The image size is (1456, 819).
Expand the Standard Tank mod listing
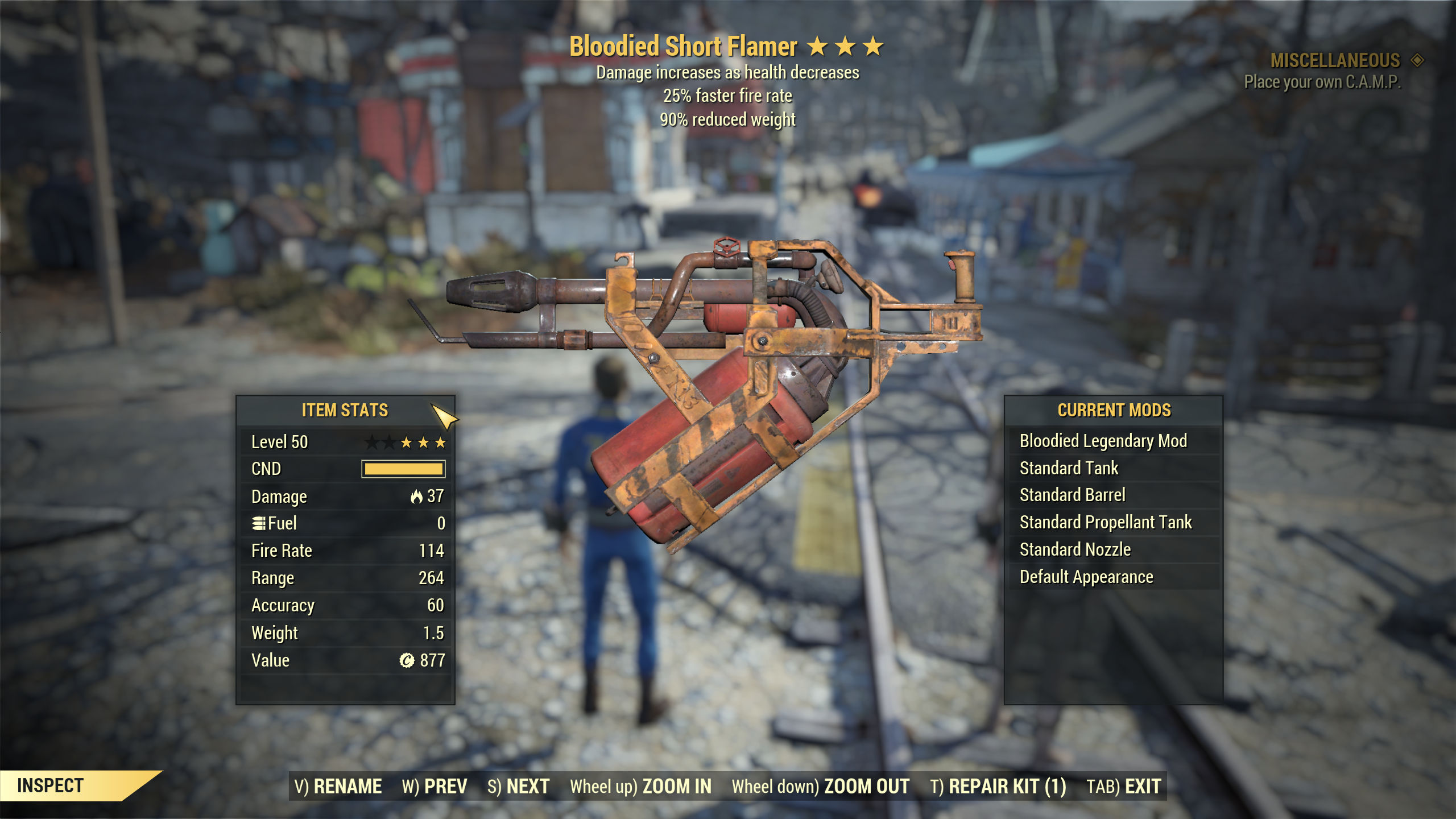point(1069,468)
